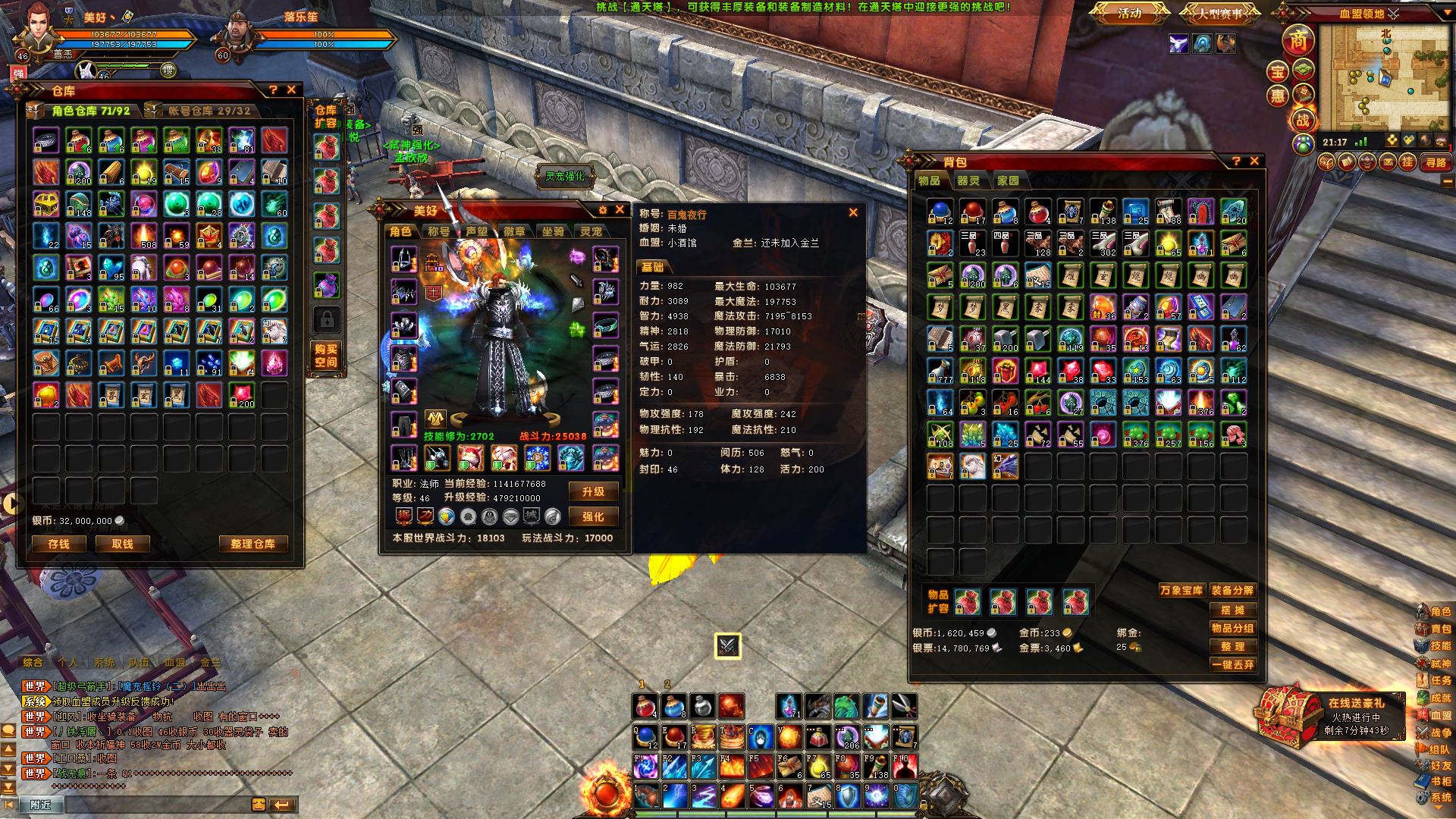The width and height of the screenshot is (1456, 819).
Task: Click the 装备分解 equipment dismantle button
Action: pos(1232,590)
